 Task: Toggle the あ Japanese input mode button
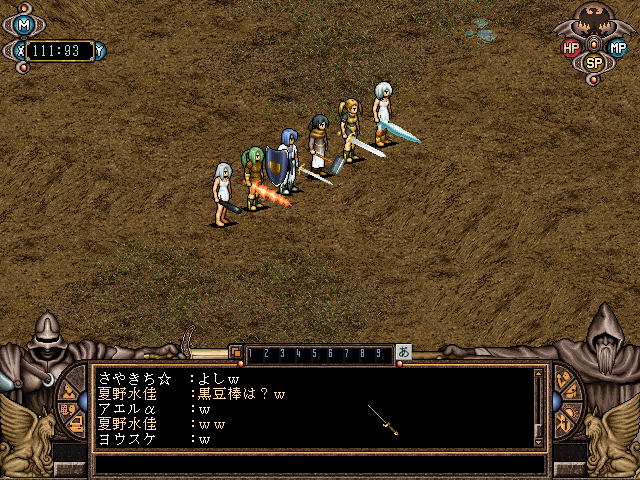[404, 352]
